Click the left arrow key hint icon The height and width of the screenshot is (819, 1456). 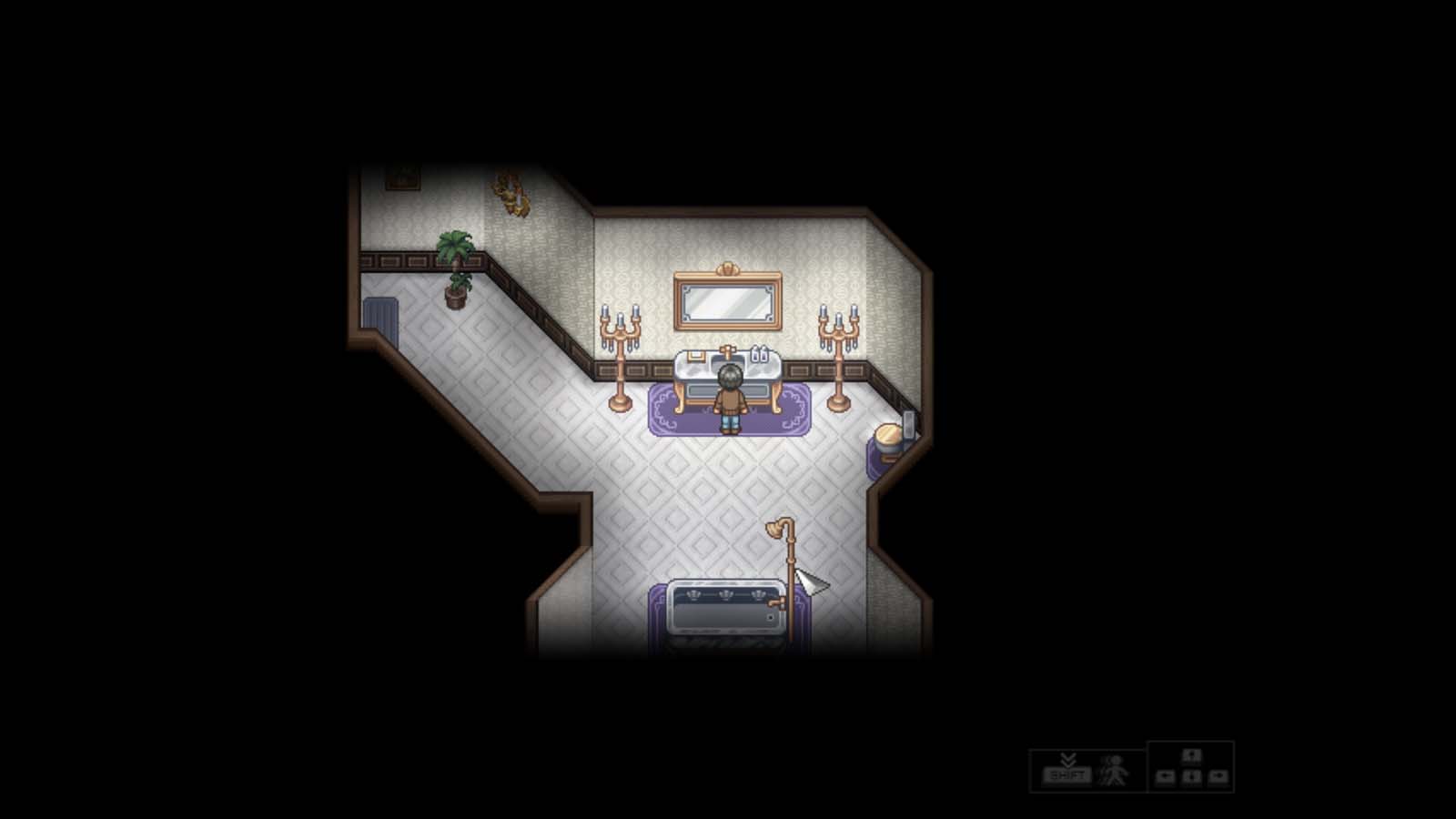point(1166,776)
